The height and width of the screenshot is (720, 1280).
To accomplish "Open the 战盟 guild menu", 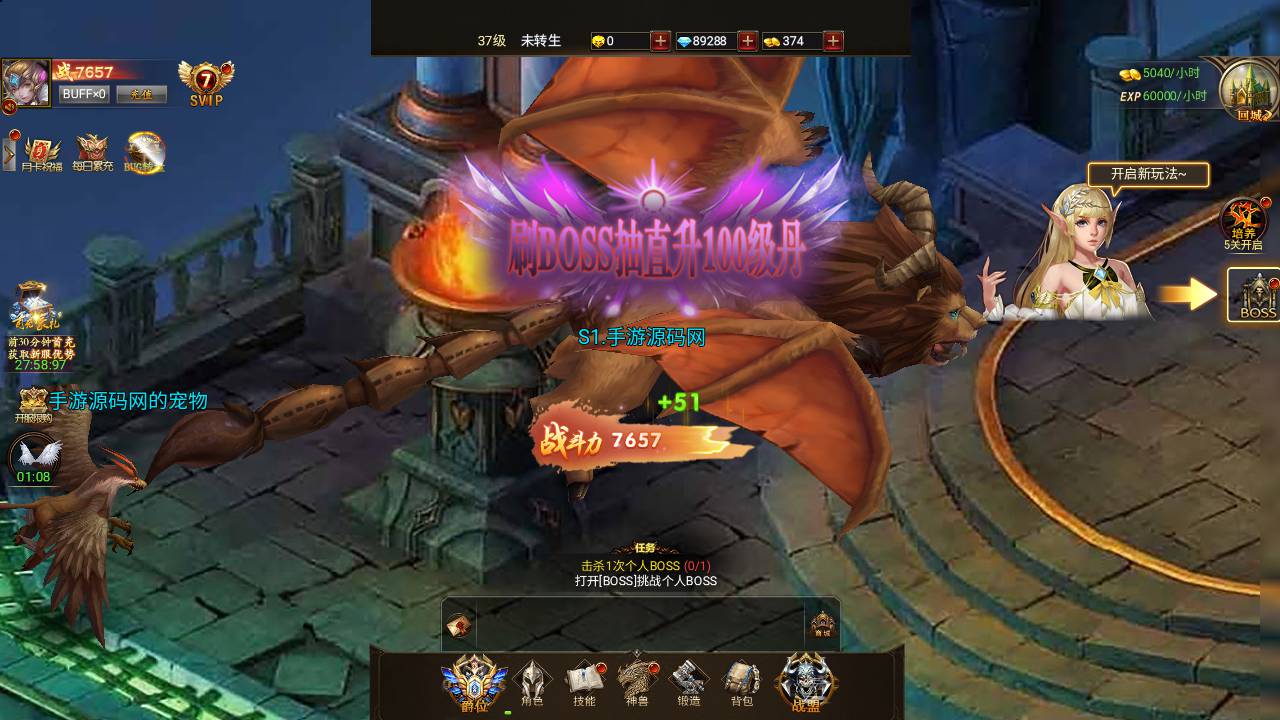I will (806, 683).
